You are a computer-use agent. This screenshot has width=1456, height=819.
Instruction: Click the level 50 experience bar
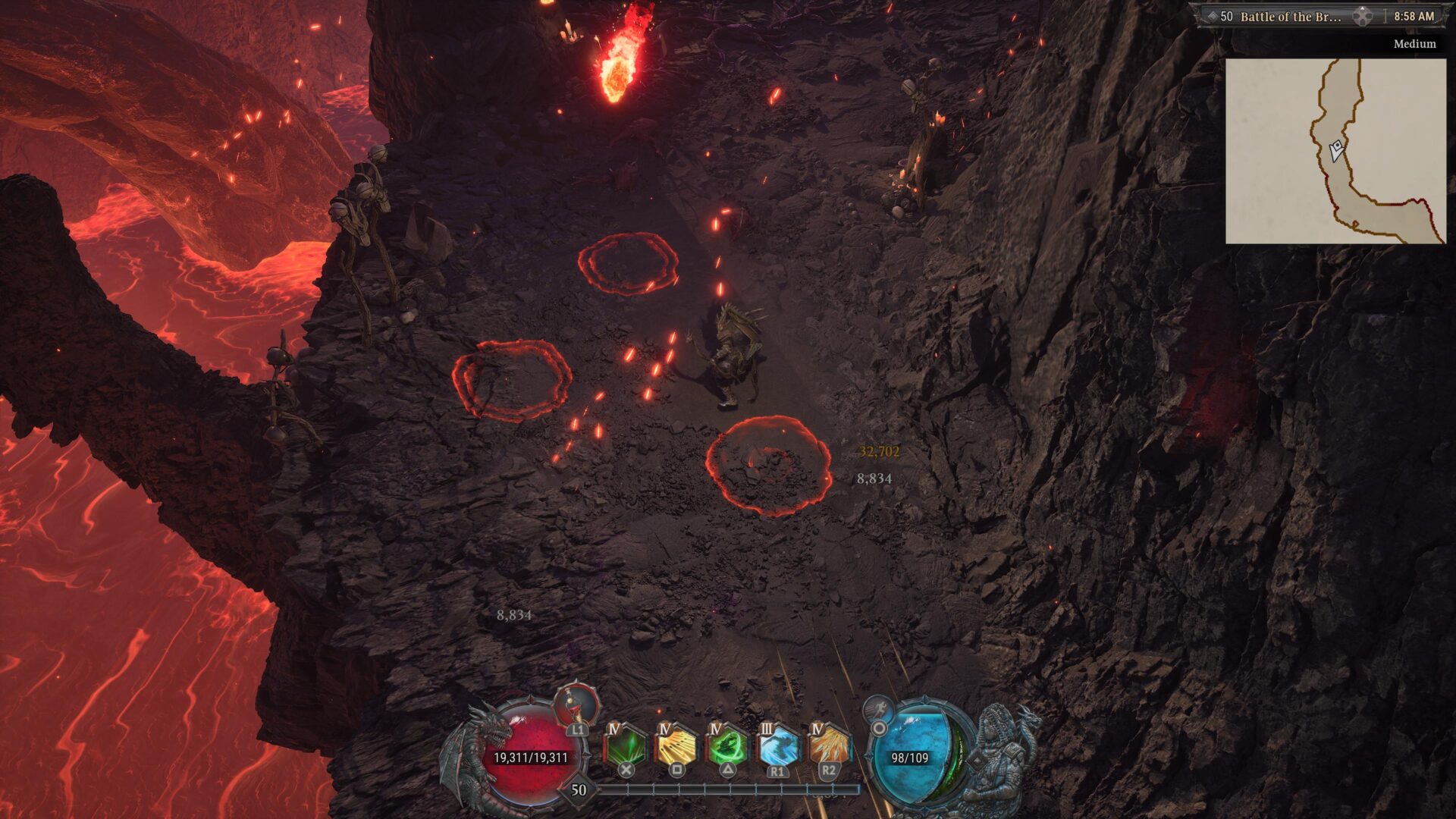(728, 789)
